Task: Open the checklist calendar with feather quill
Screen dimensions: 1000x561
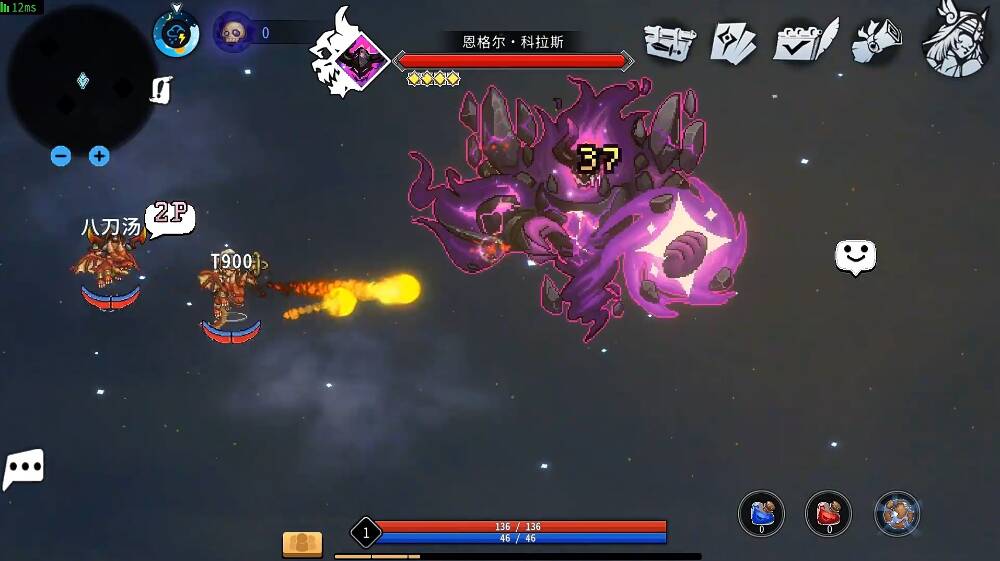Action: click(806, 41)
